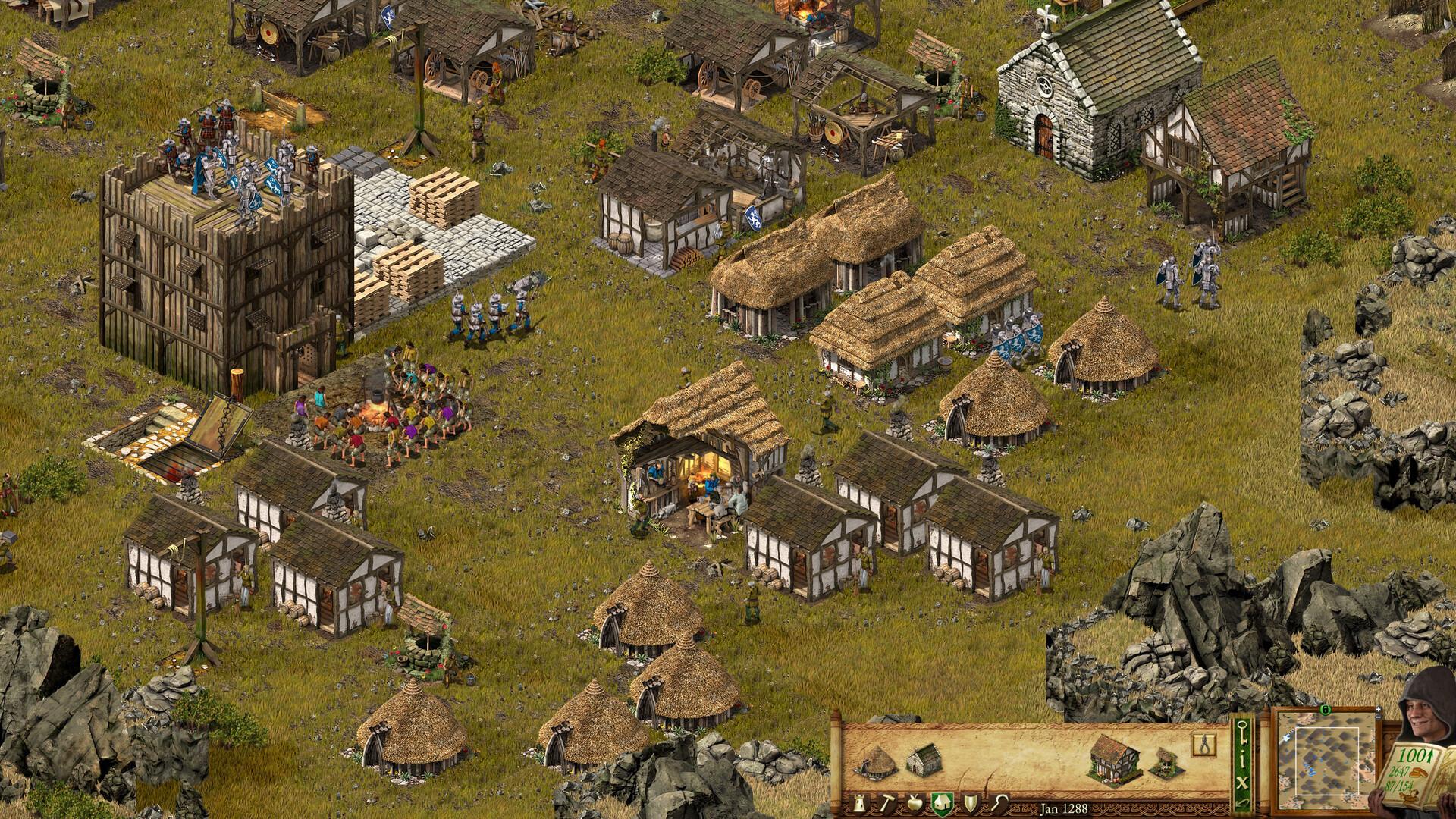1456x819 pixels.
Task: Click the key icon on the green scroll
Action: coord(1242,733)
